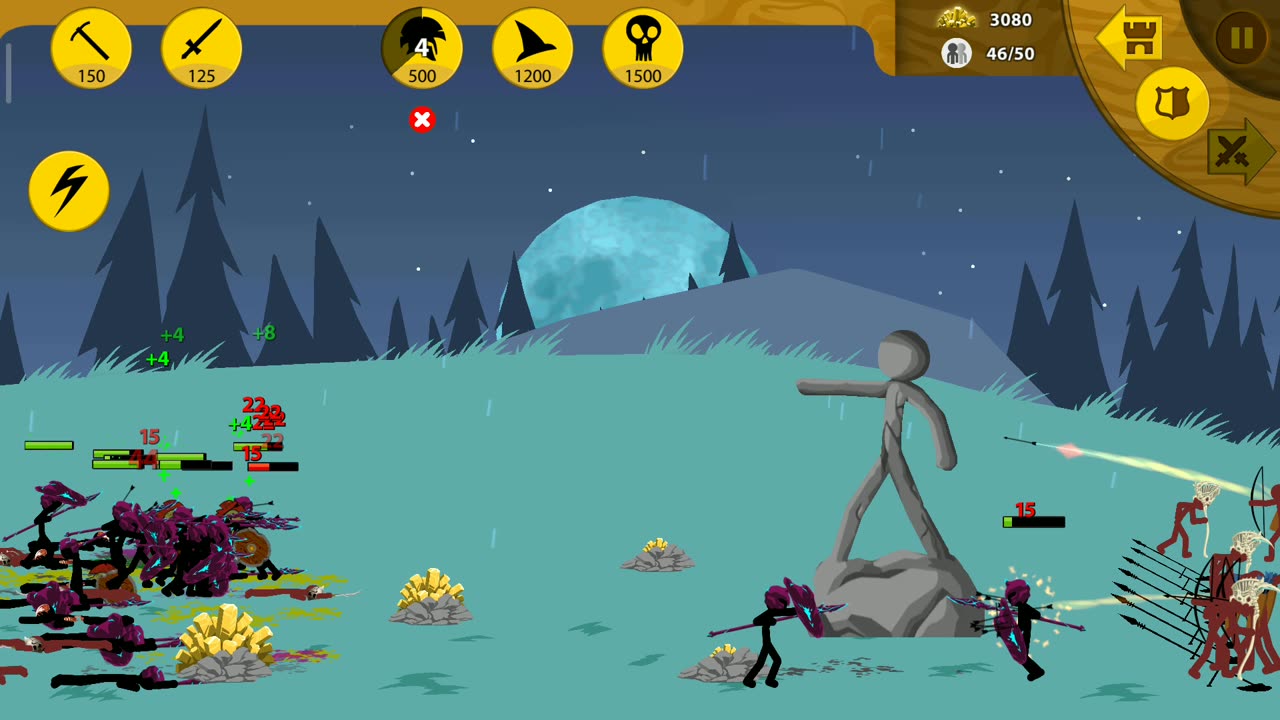Activate the lightning bolt ability
The width and height of the screenshot is (1280, 720).
pos(69,190)
